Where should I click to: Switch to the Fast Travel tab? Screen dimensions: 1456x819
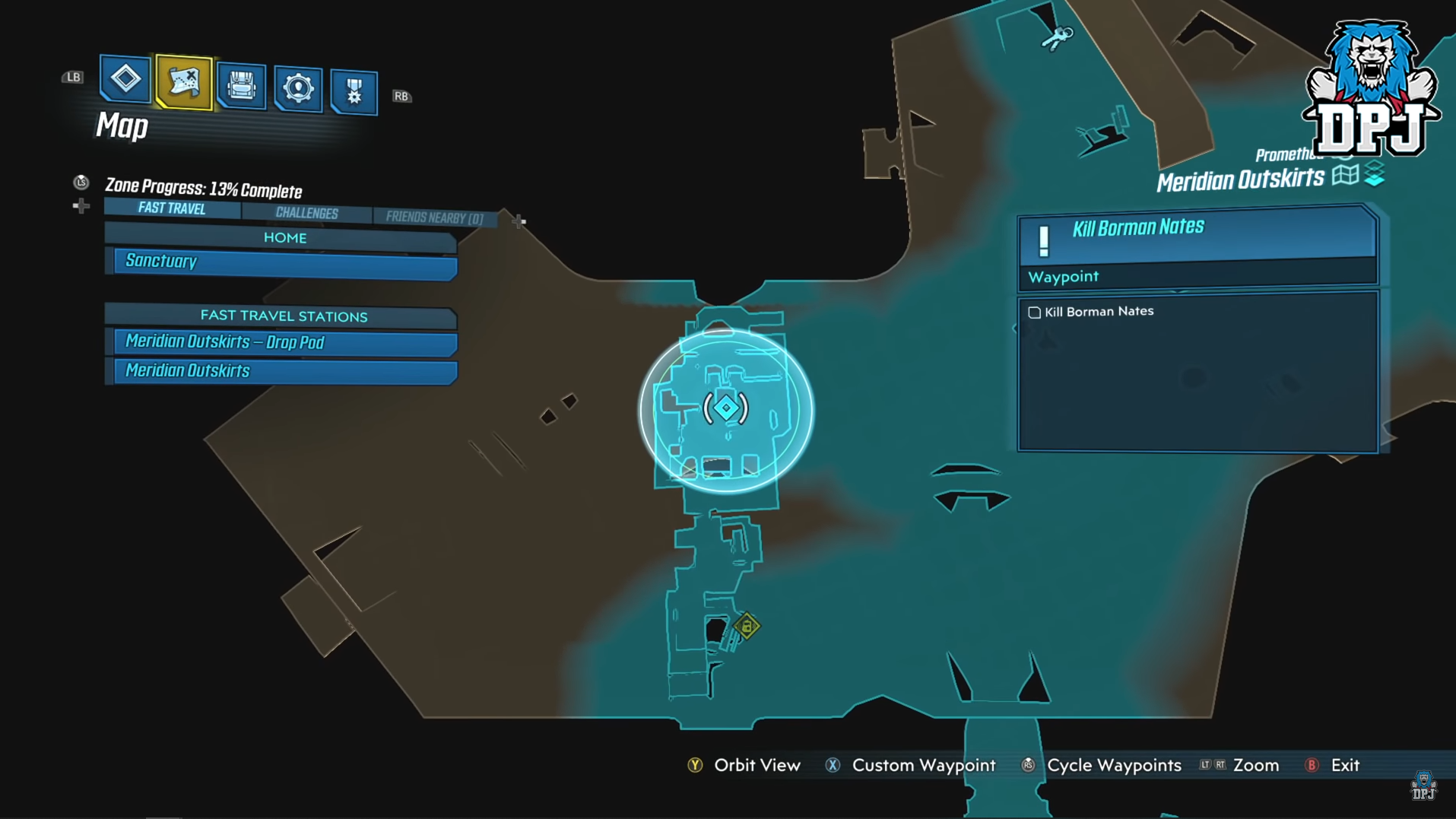(172, 208)
